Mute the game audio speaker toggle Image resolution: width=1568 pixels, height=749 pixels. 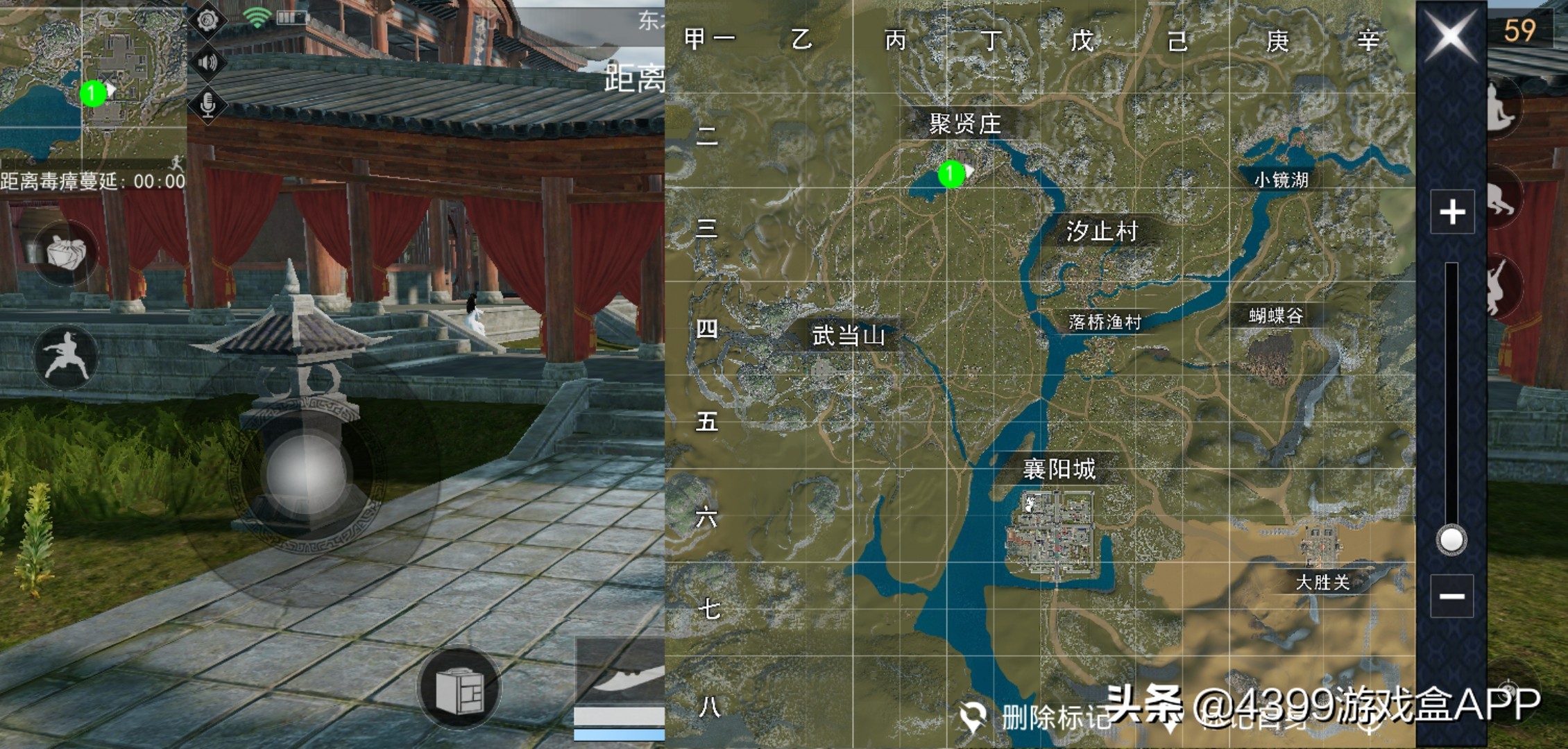(x=207, y=62)
